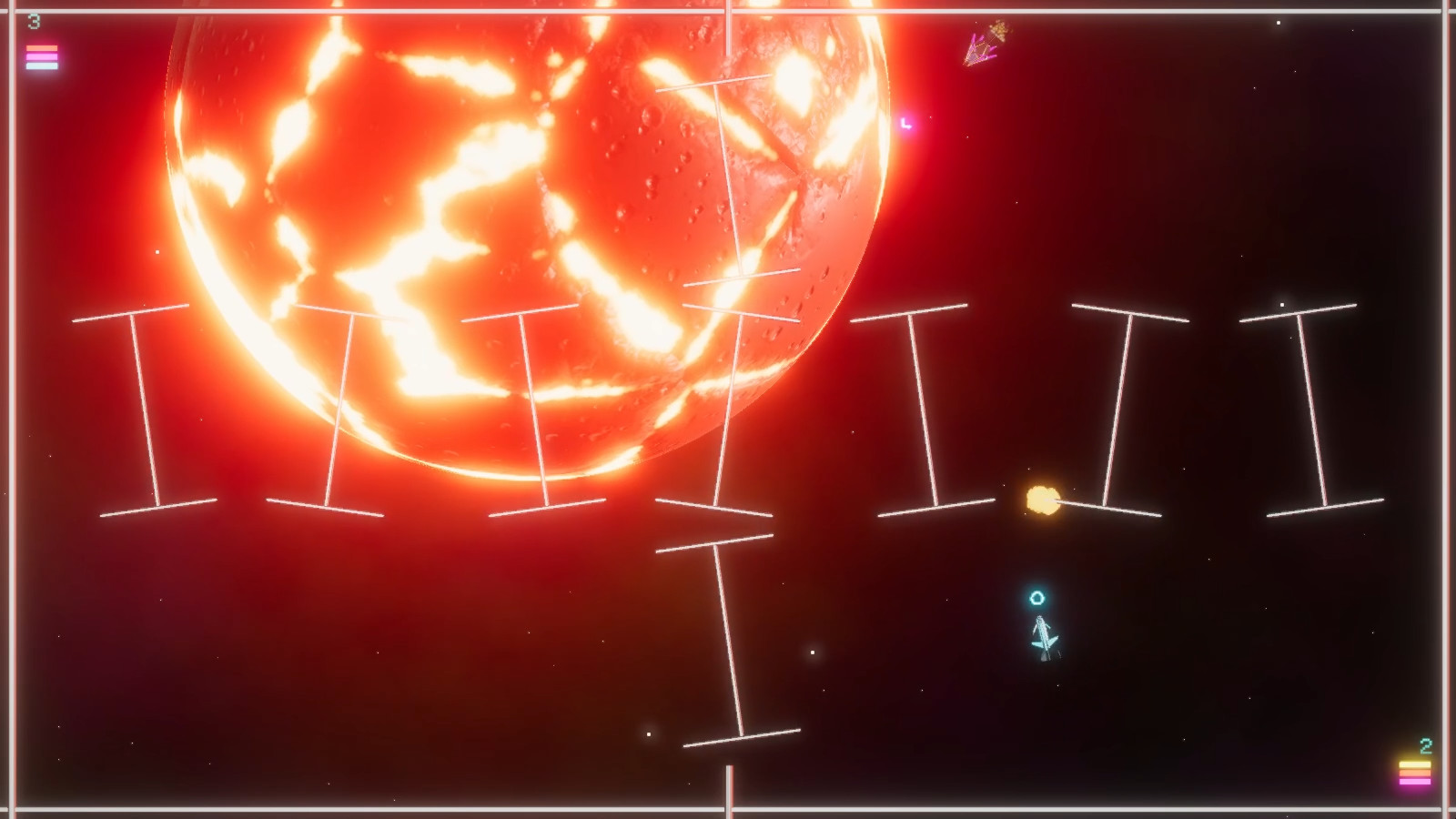Image resolution: width=1456 pixels, height=819 pixels.
Task: Select the gold debris cluster near top
Action: pyautogui.click(x=1000, y=32)
